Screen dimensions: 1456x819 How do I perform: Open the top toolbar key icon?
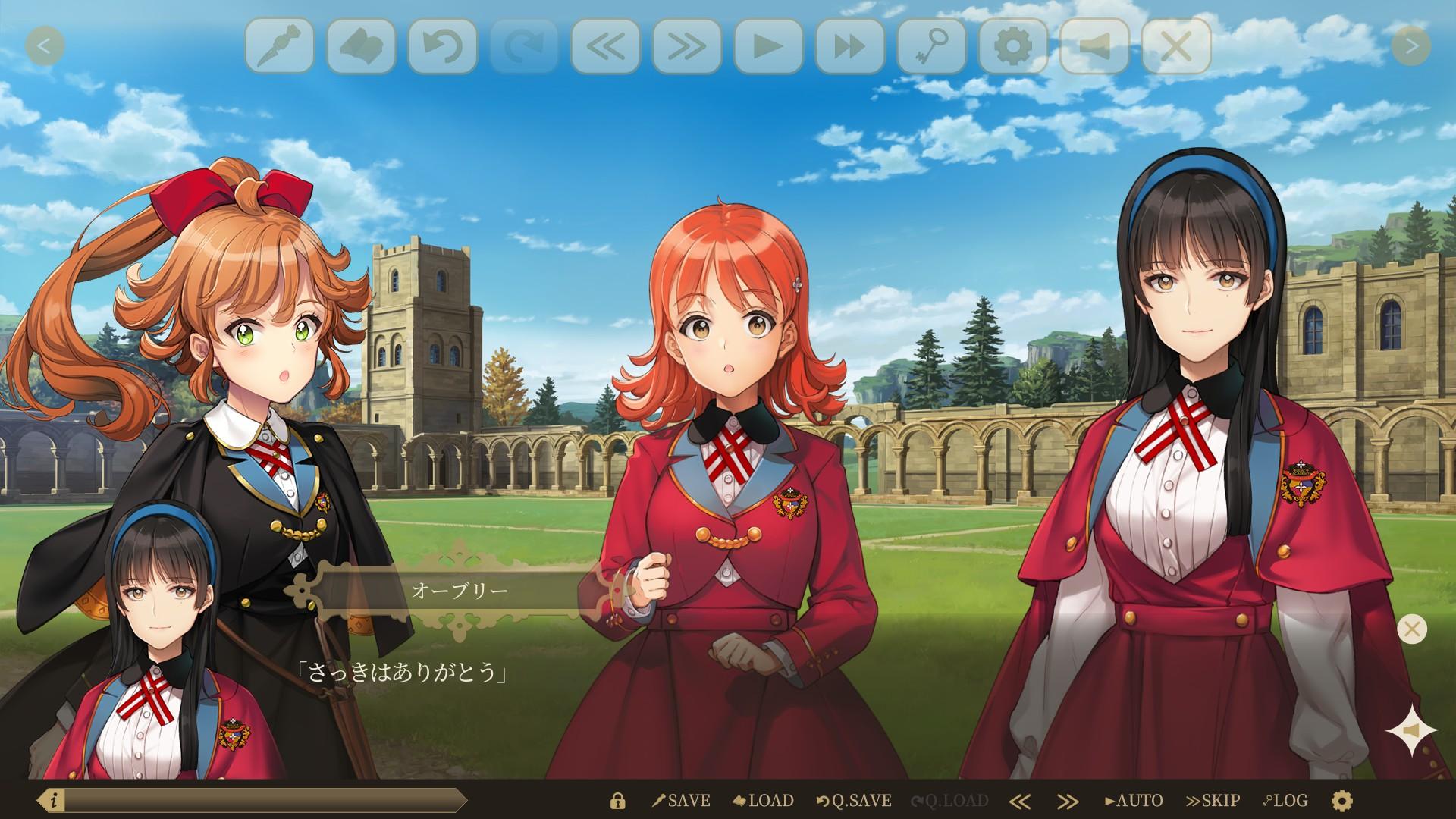click(931, 46)
